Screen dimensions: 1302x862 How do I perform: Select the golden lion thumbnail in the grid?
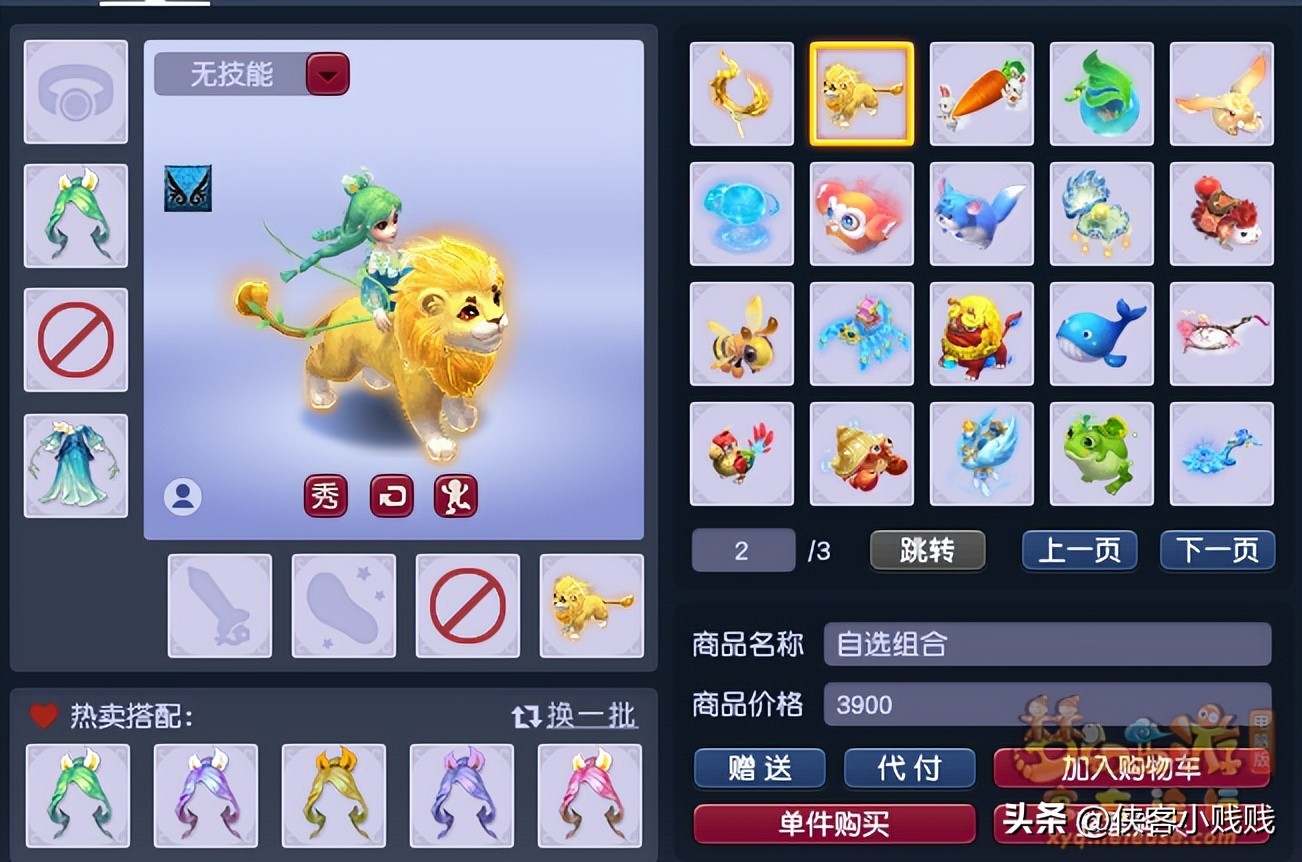pyautogui.click(x=861, y=94)
